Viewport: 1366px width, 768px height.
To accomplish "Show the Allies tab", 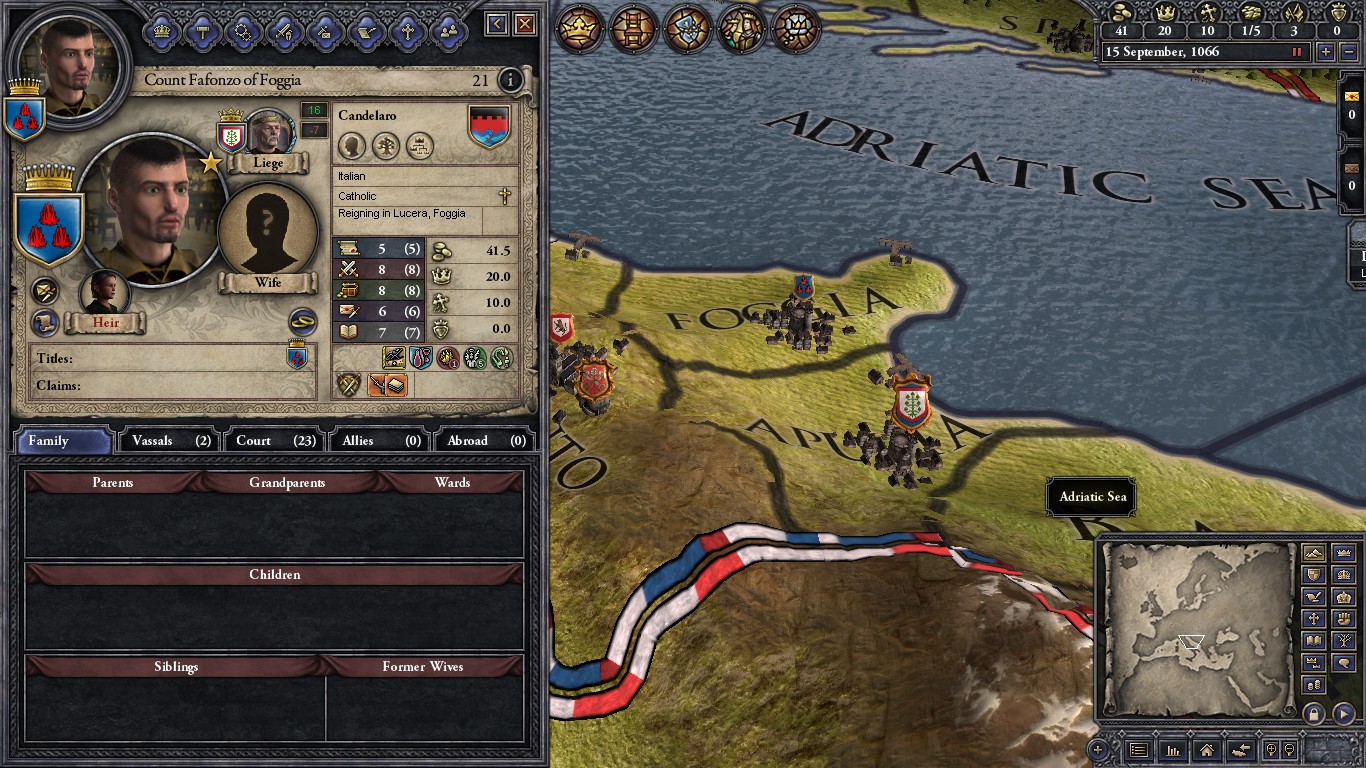I will click(x=381, y=441).
